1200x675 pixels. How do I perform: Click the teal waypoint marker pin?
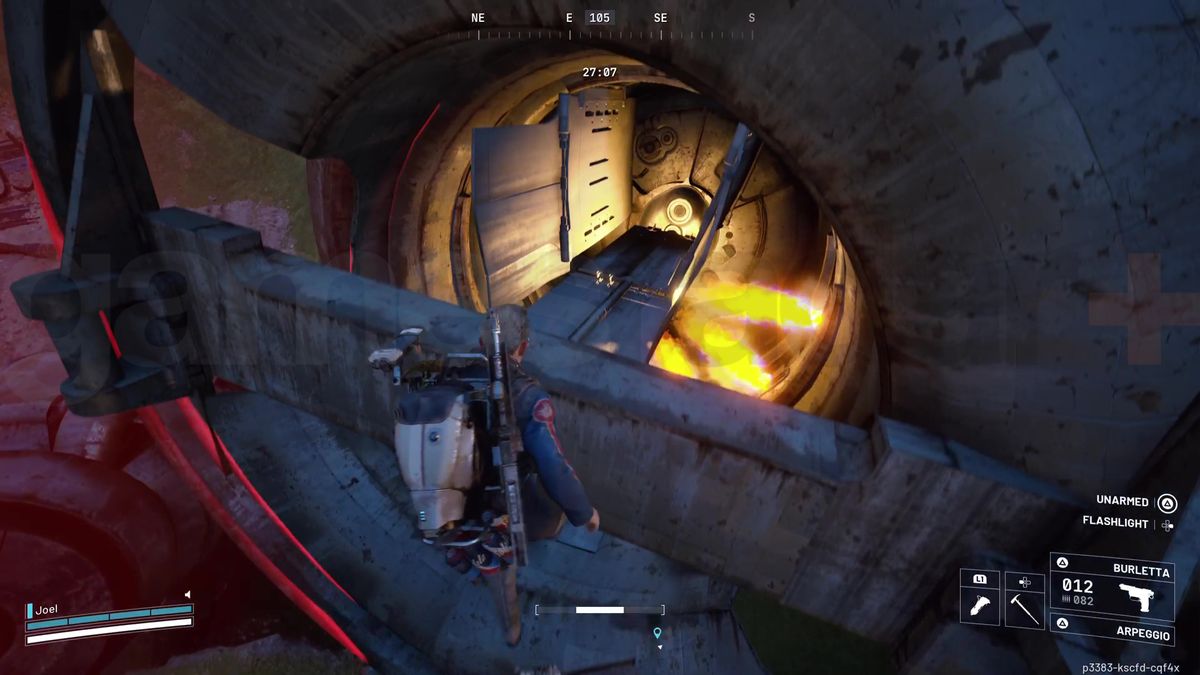coord(657,633)
